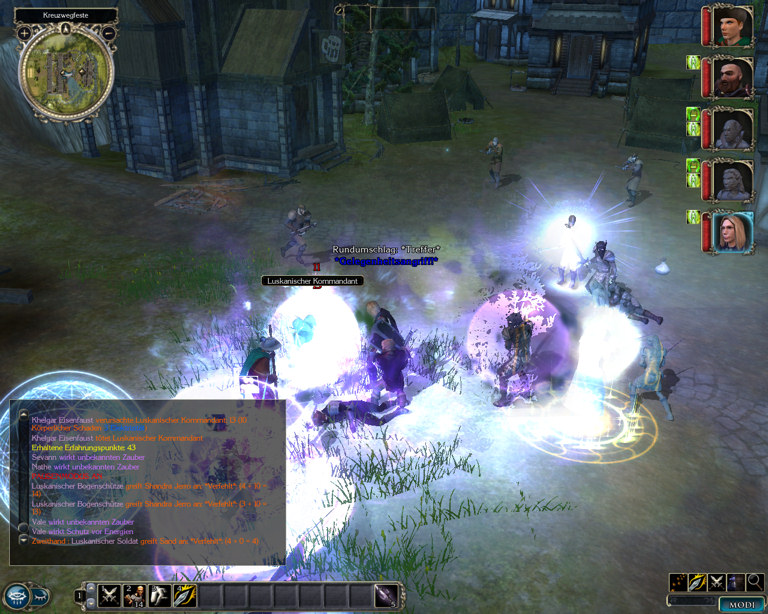Viewport: 768px width, 614px height.
Task: Toggle the magnifying glass search mode
Action: [755, 582]
